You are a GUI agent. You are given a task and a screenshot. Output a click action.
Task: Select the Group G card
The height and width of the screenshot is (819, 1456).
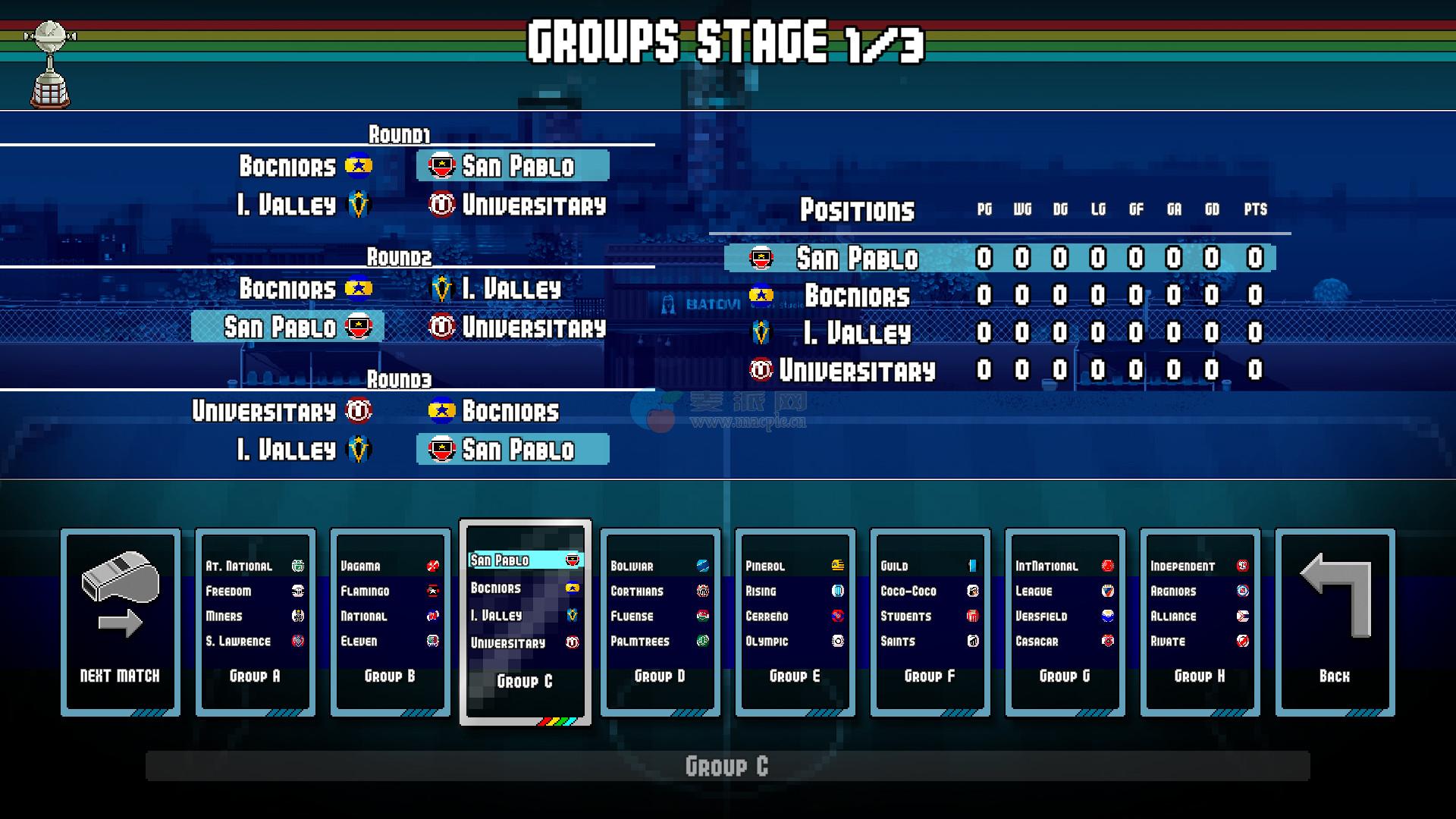(1065, 622)
